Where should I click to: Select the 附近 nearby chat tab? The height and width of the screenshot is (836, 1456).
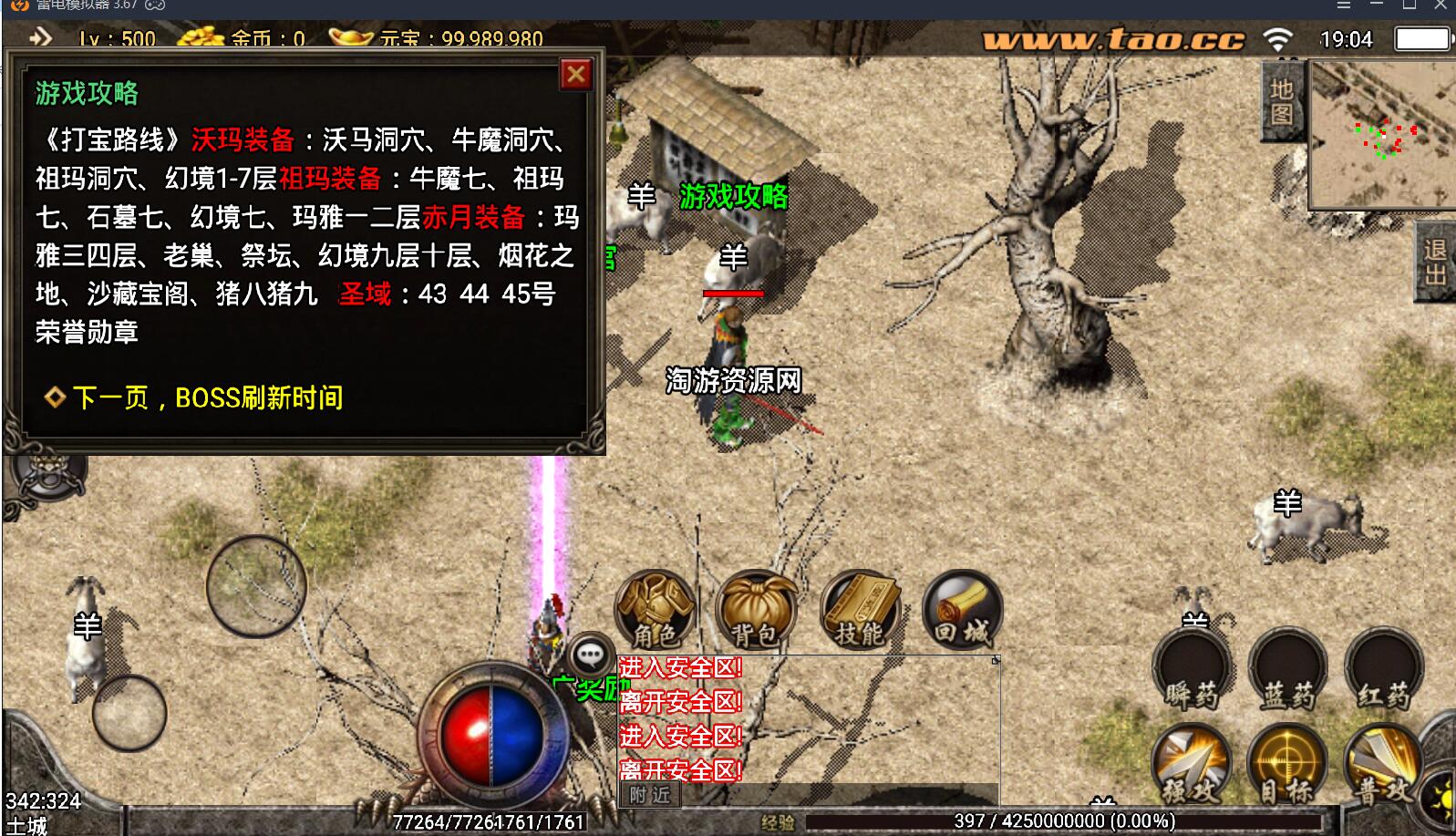click(x=650, y=795)
